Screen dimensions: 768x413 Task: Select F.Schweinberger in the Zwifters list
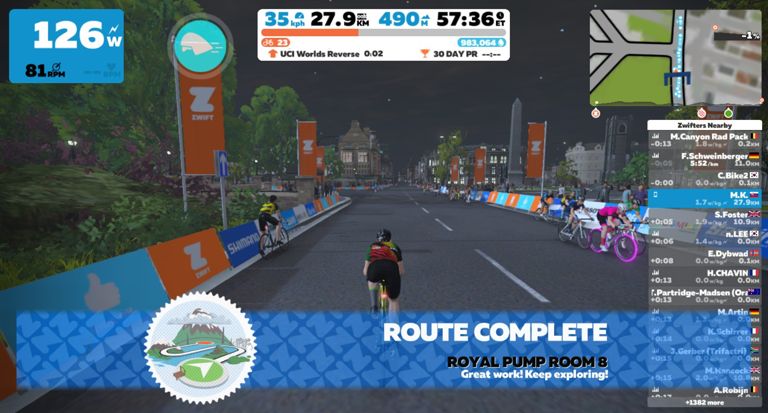[x=705, y=159]
